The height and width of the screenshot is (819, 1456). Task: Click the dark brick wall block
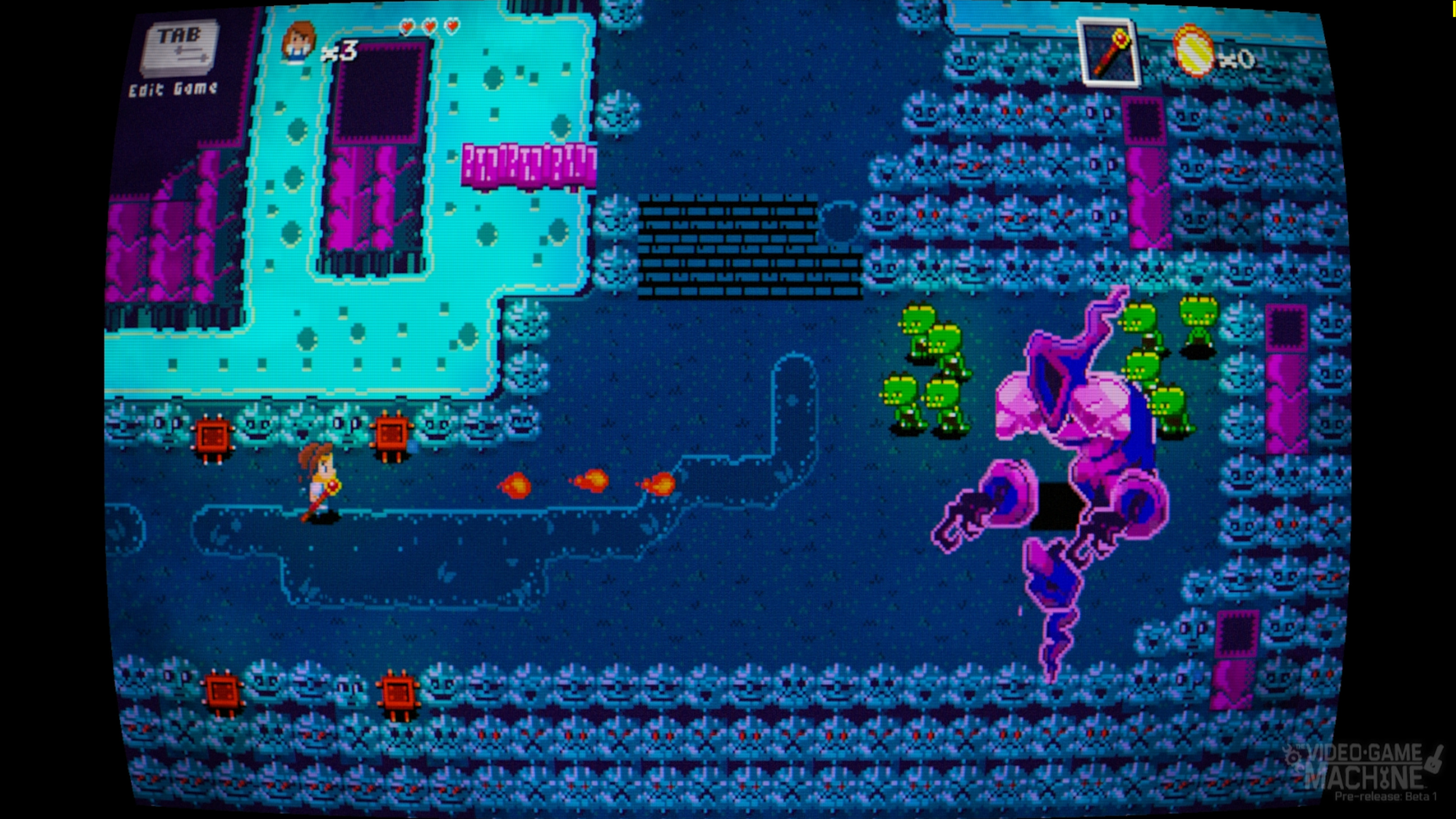[x=735, y=249]
